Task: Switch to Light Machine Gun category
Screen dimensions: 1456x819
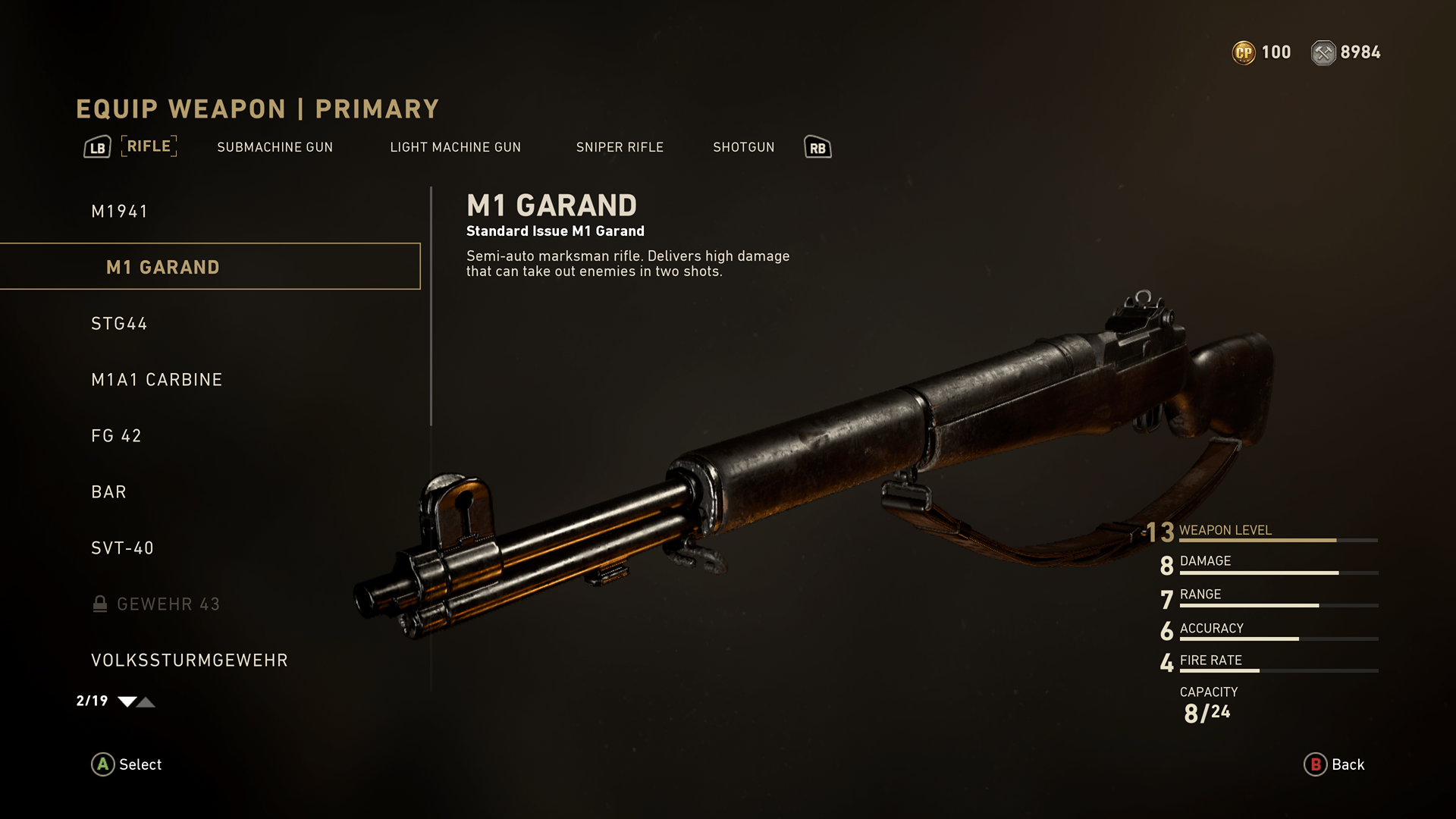Action: click(455, 147)
